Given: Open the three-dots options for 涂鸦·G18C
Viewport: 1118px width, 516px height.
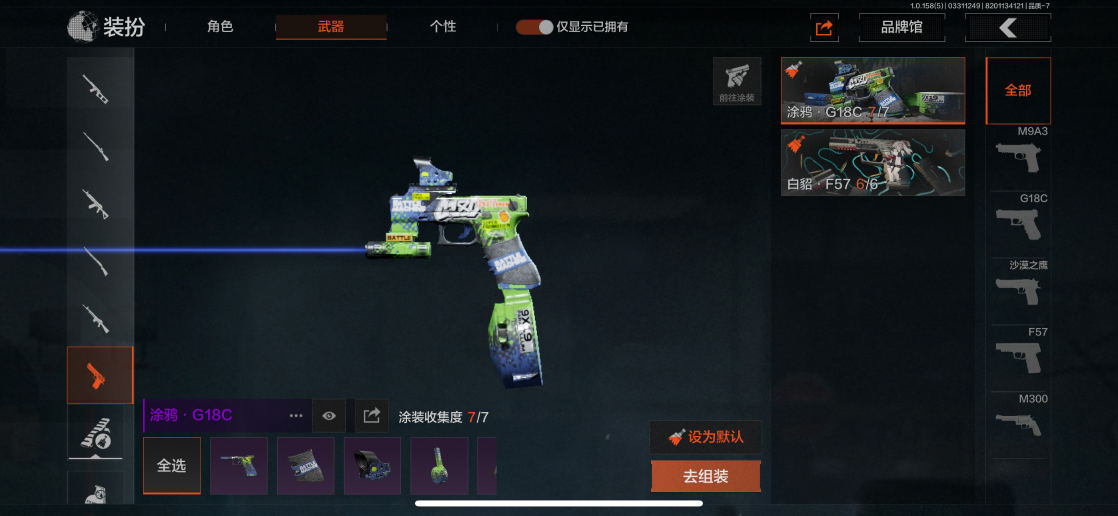Looking at the screenshot, I should point(296,415).
